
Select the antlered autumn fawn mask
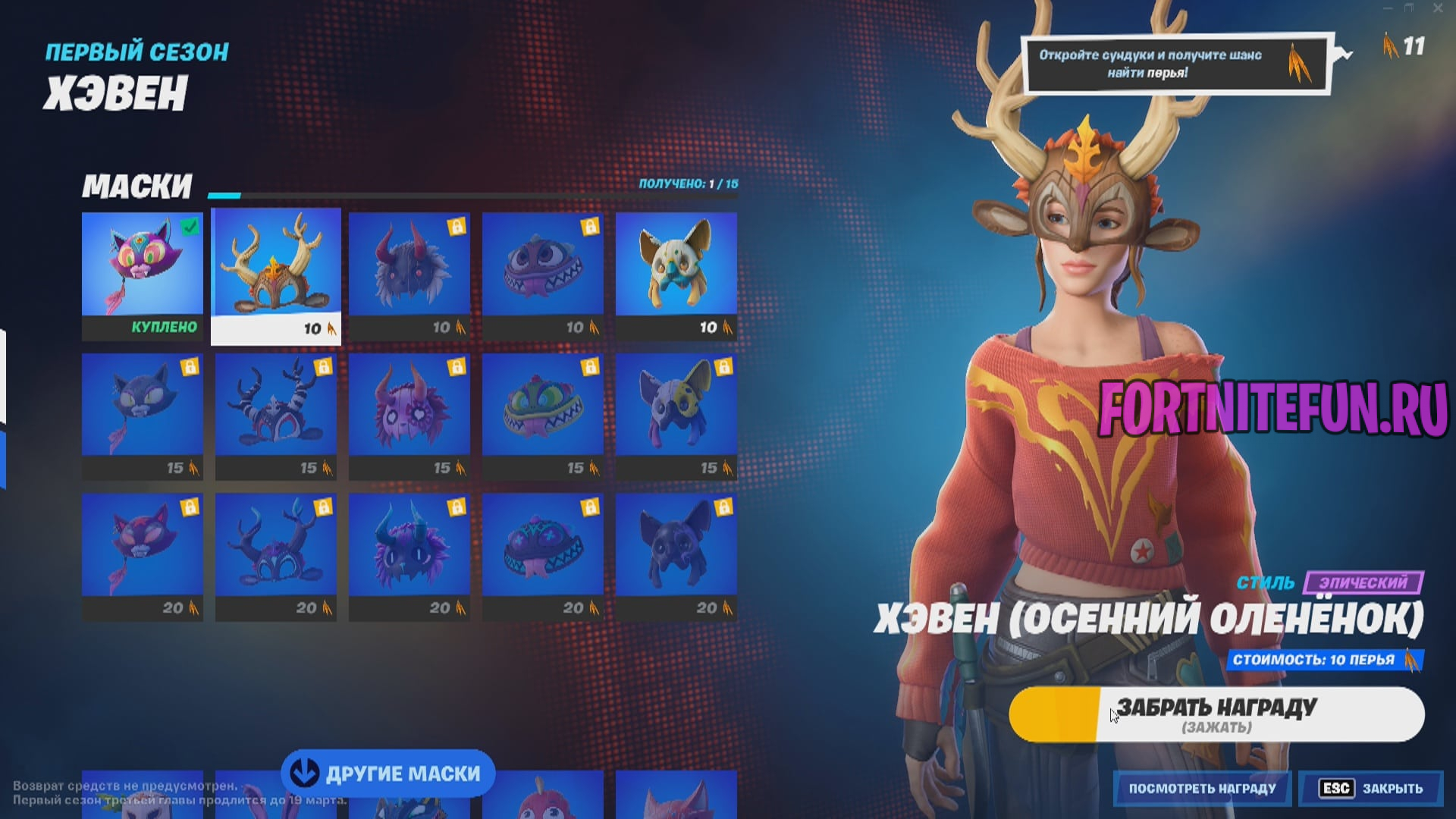tap(276, 265)
